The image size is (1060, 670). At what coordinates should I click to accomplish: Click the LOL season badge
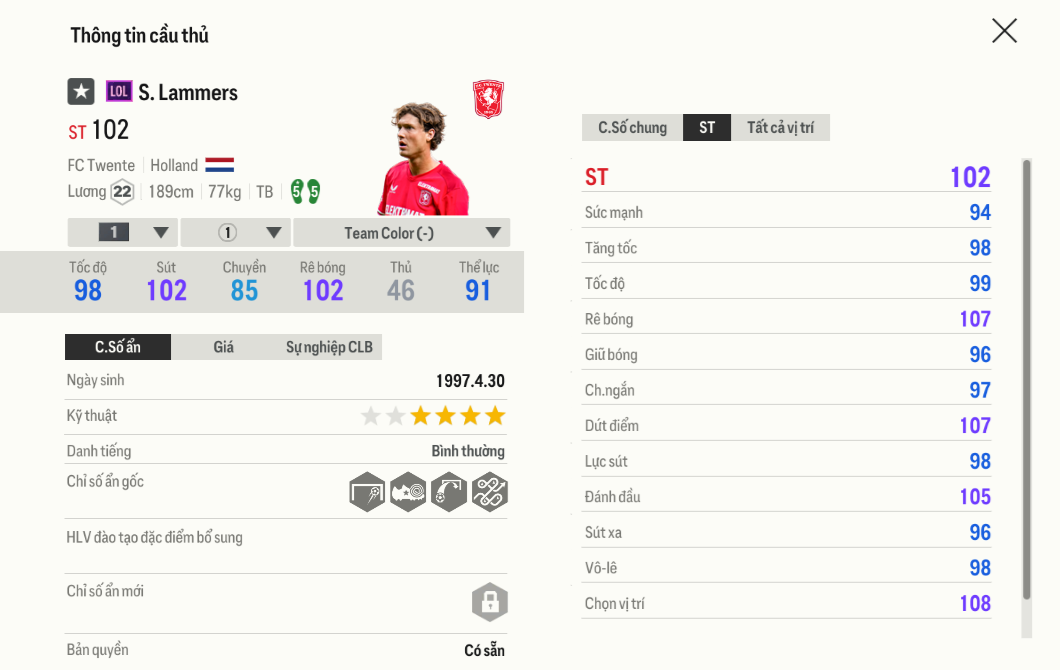coord(119,92)
